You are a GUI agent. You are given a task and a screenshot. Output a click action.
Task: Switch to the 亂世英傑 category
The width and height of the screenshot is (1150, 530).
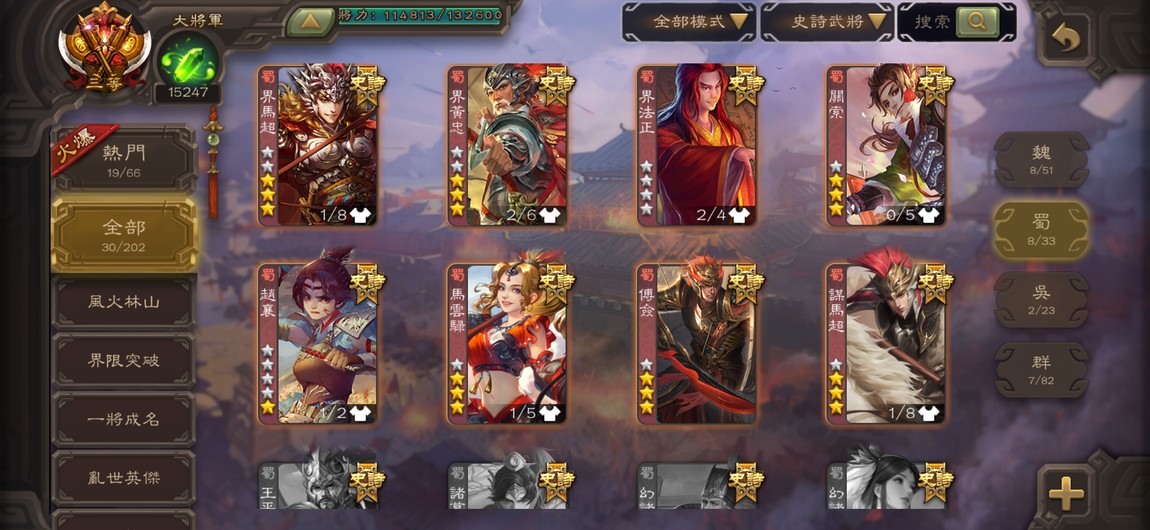124,478
